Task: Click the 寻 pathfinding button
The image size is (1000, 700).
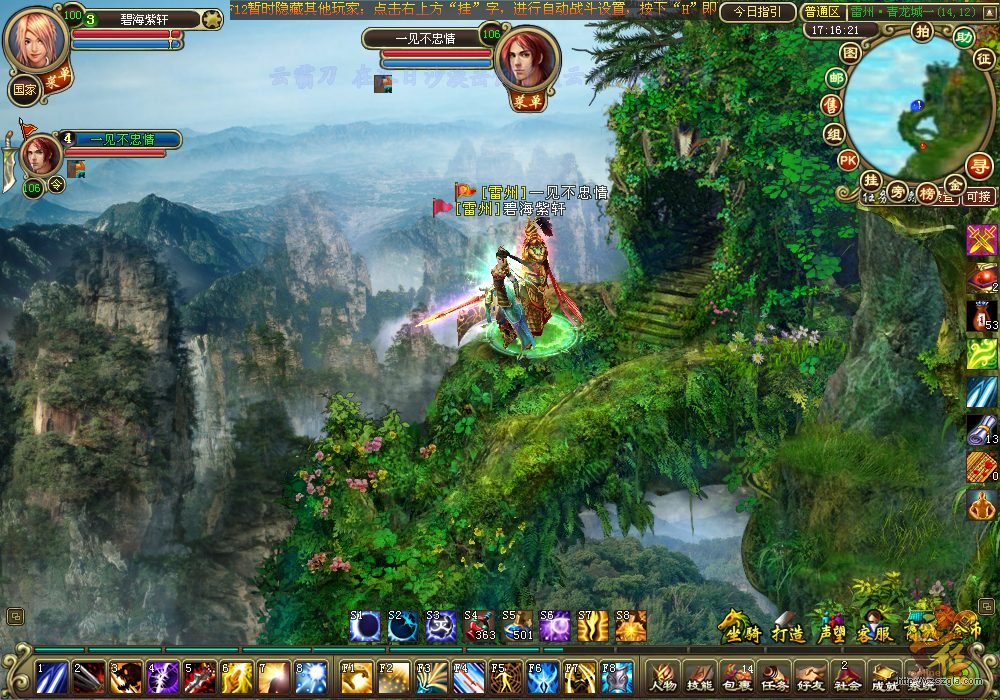Action: pos(979,166)
